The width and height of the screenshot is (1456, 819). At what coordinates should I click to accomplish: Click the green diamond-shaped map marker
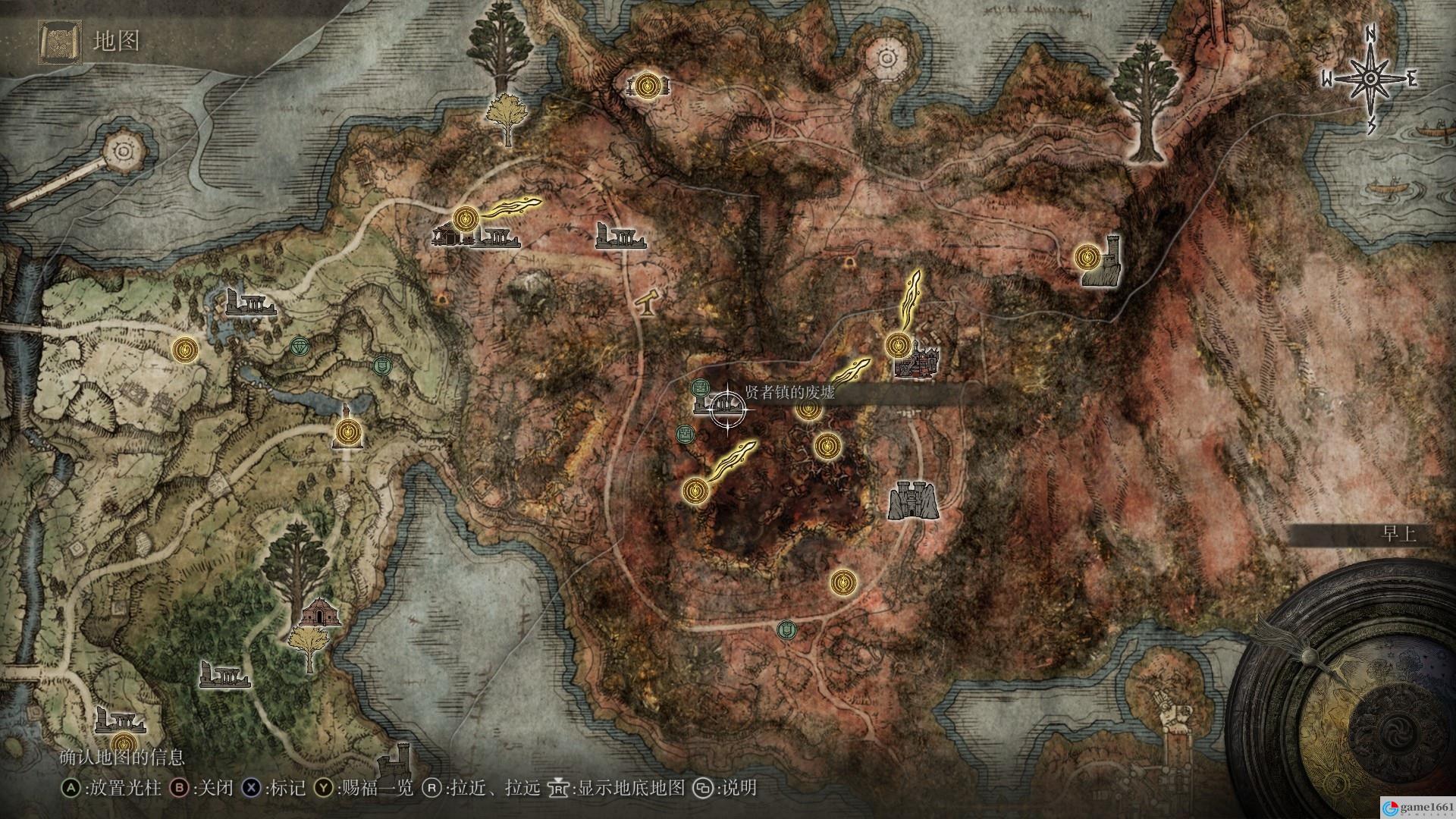click(300, 347)
